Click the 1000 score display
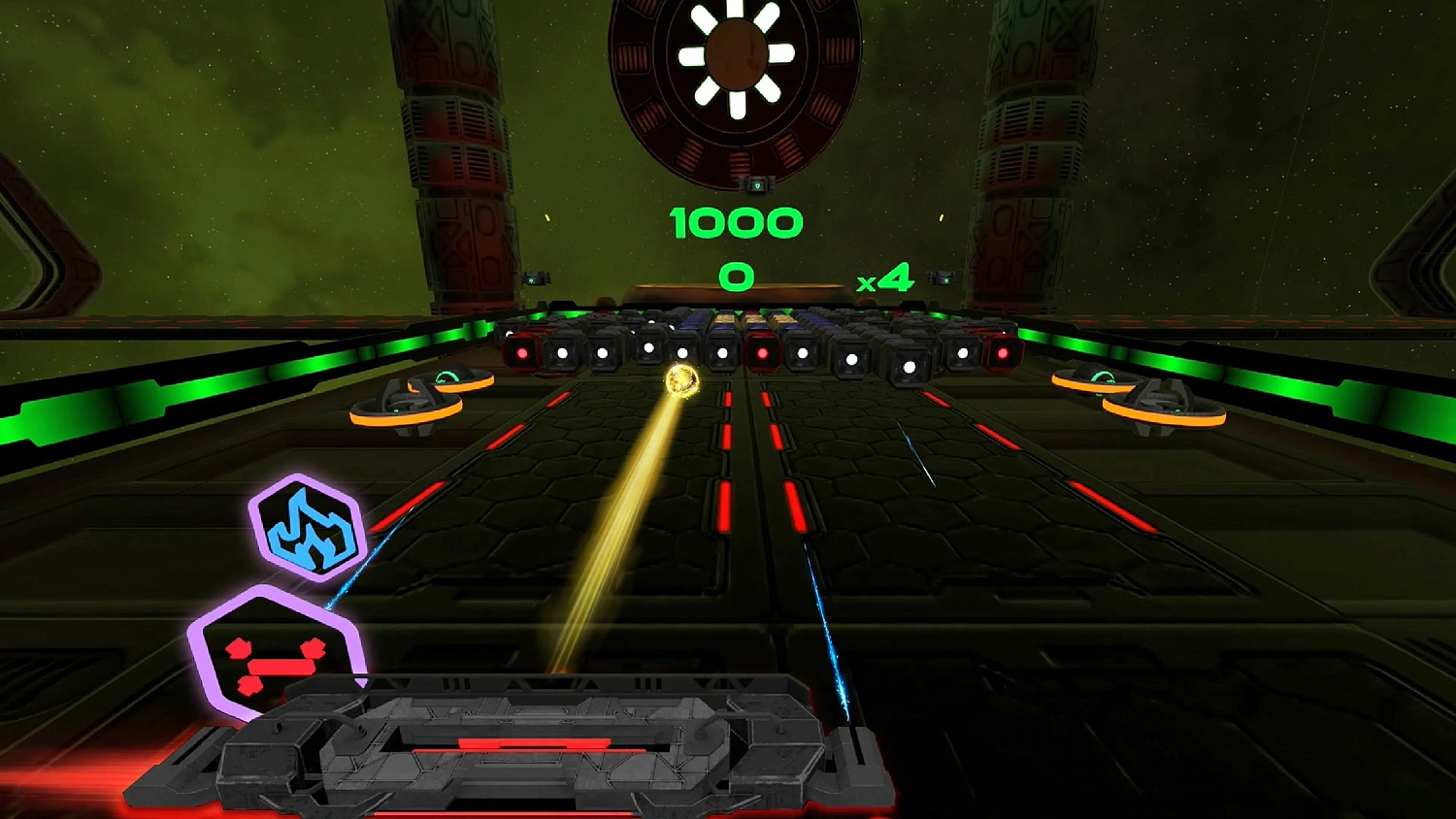Image resolution: width=1456 pixels, height=819 pixels. click(738, 221)
